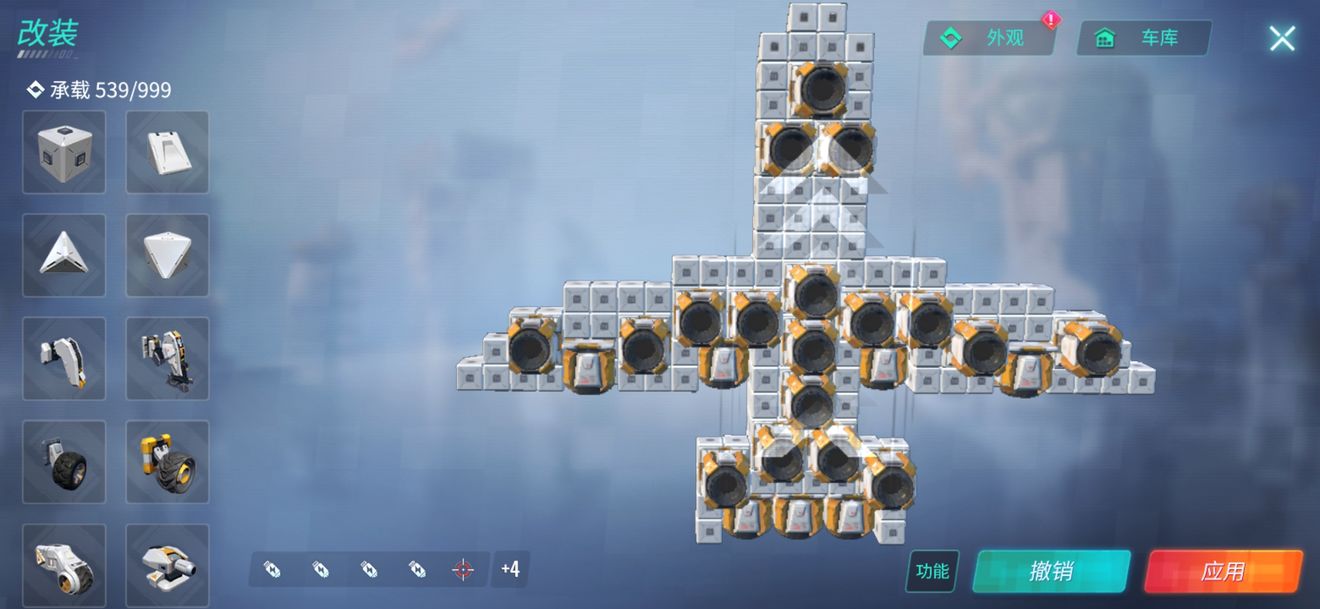Select the double mechanical leg part
Viewport: 1320px width, 609px height.
click(167, 358)
